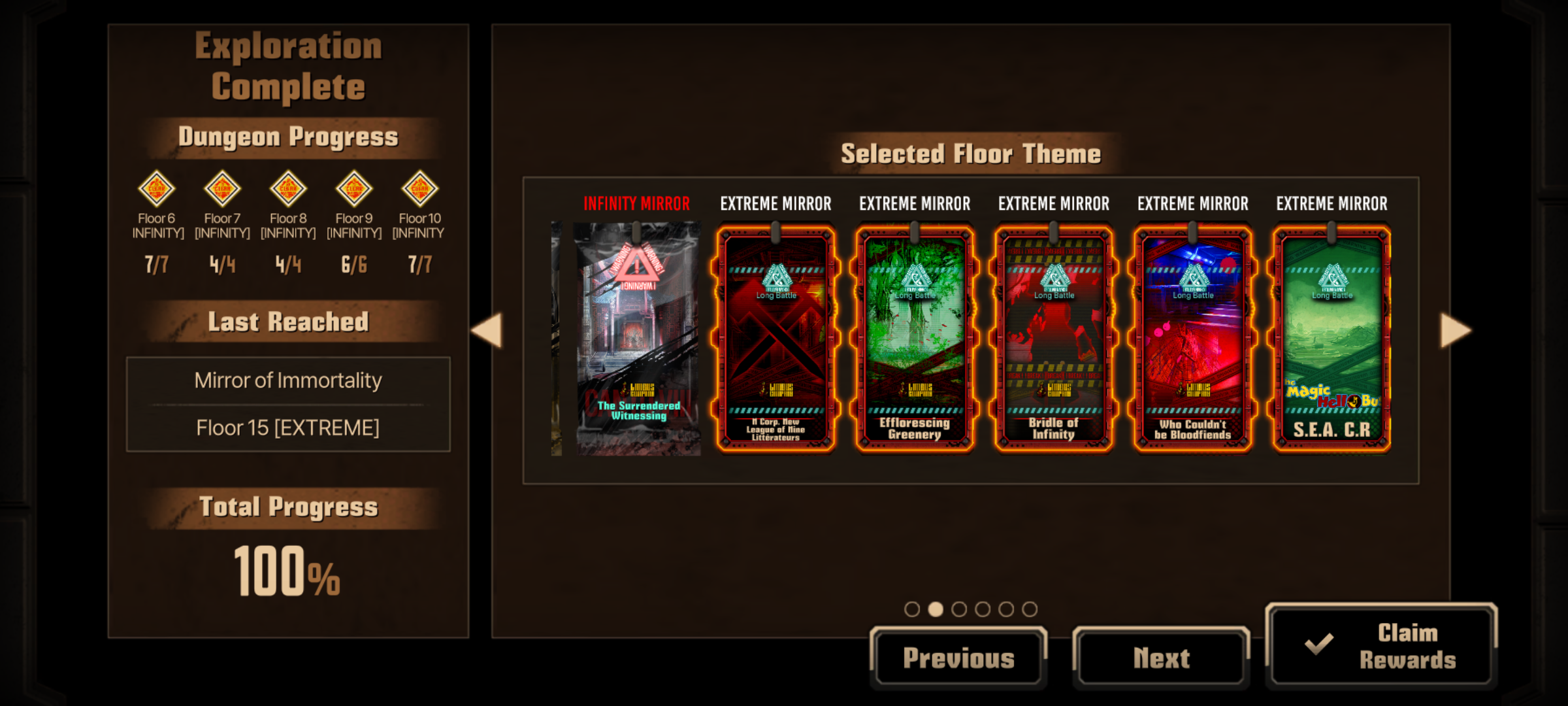Image resolution: width=1568 pixels, height=706 pixels.
Task: Select the Floor 10 clear badge
Action: coord(419,189)
